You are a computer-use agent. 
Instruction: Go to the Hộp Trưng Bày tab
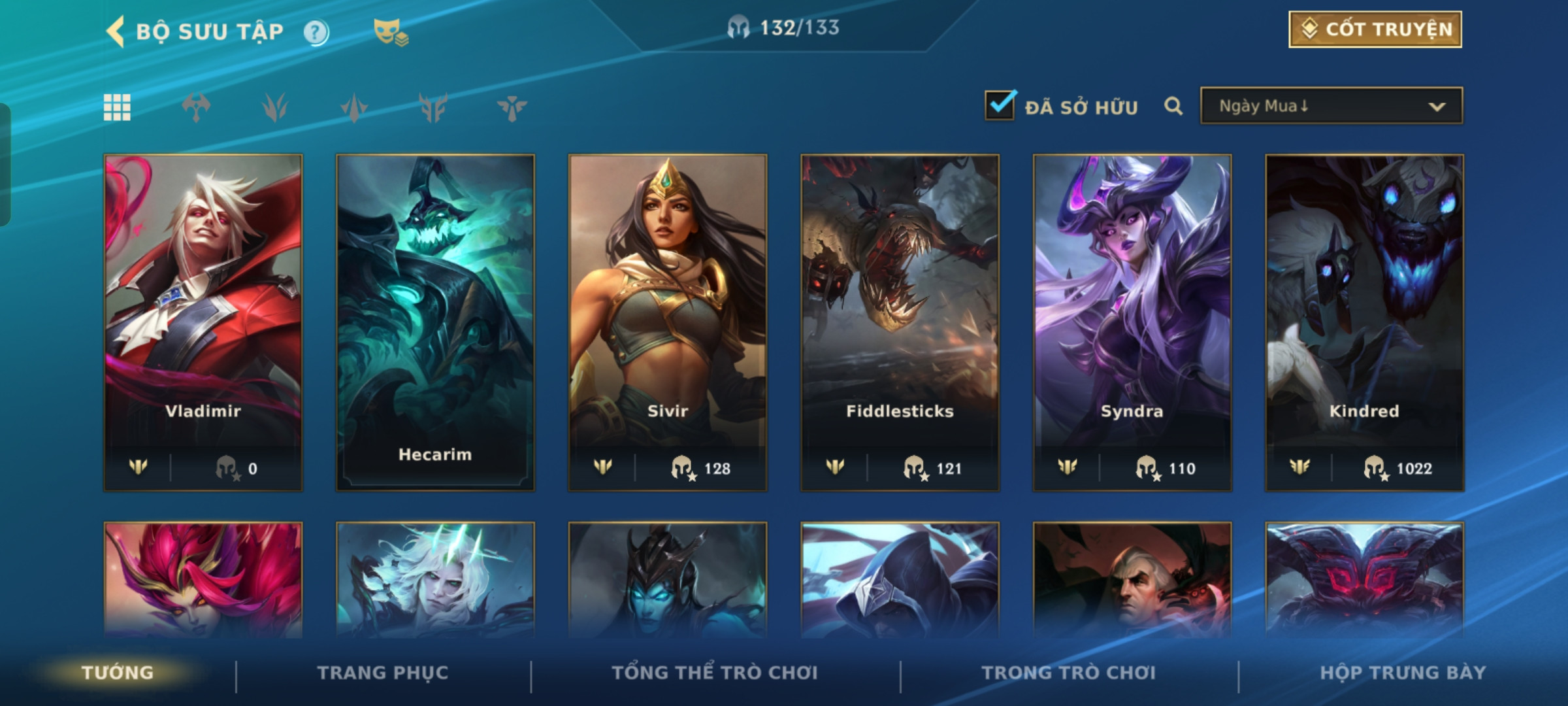1403,673
